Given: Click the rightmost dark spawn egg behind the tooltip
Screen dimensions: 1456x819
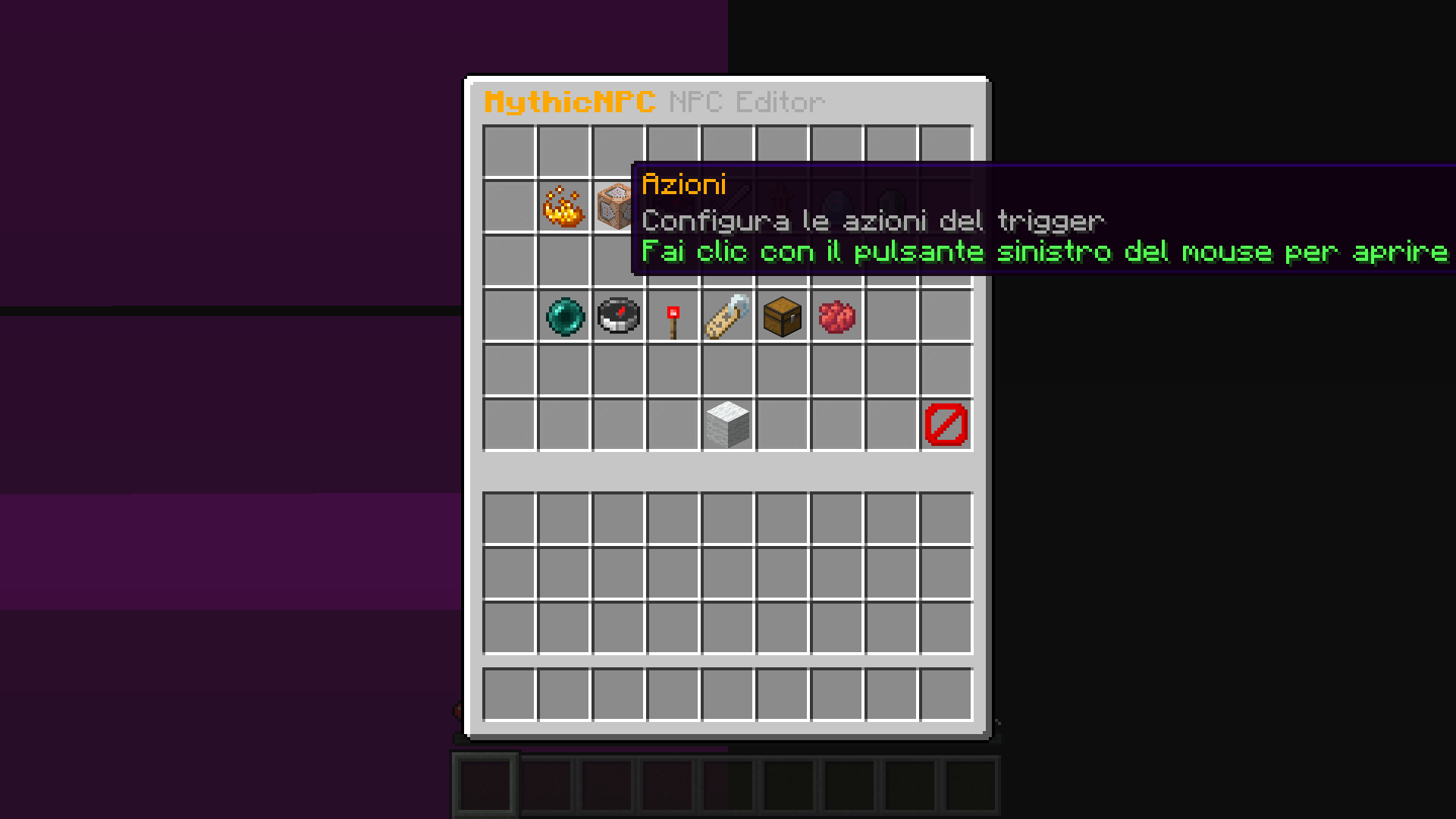Looking at the screenshot, I should pyautogui.click(x=892, y=206).
